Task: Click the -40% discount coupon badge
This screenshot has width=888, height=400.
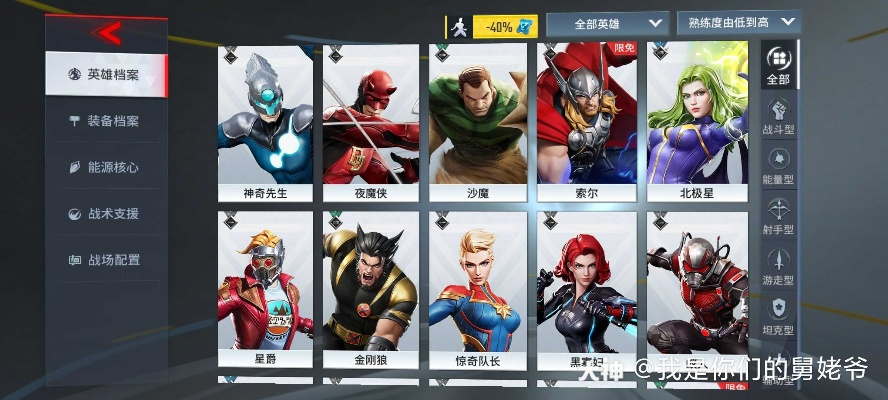Action: tap(505, 26)
